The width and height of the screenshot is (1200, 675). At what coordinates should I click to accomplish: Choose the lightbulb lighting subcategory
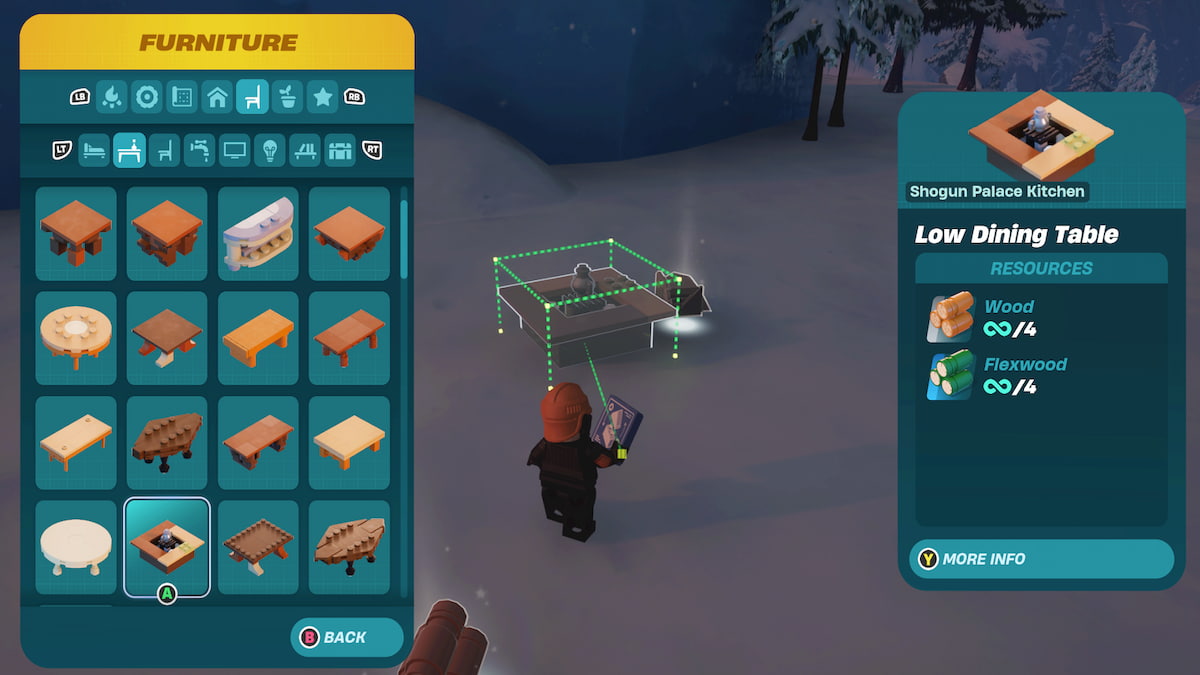click(x=269, y=150)
